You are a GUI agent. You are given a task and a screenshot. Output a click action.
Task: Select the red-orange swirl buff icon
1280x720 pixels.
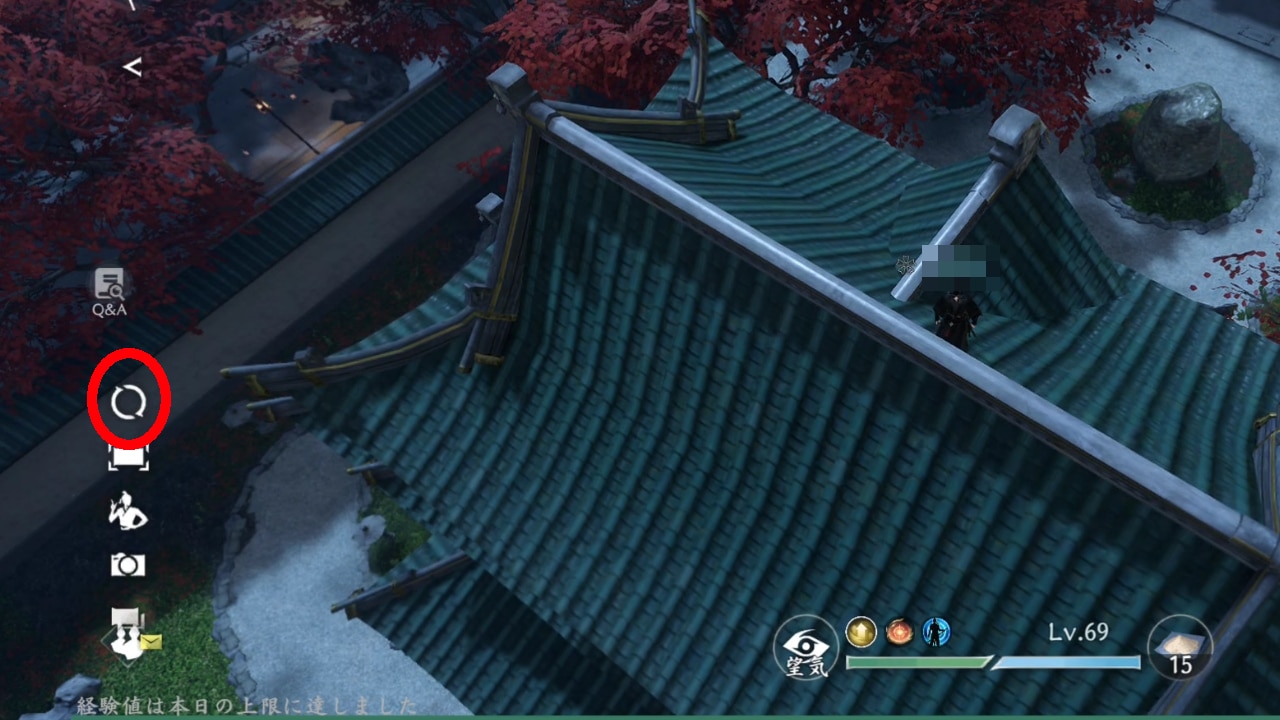(x=899, y=631)
